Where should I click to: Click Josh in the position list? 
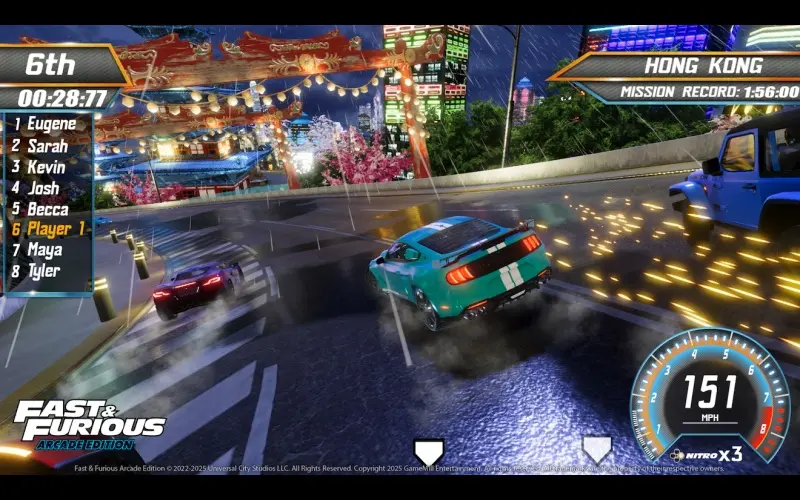42,188
